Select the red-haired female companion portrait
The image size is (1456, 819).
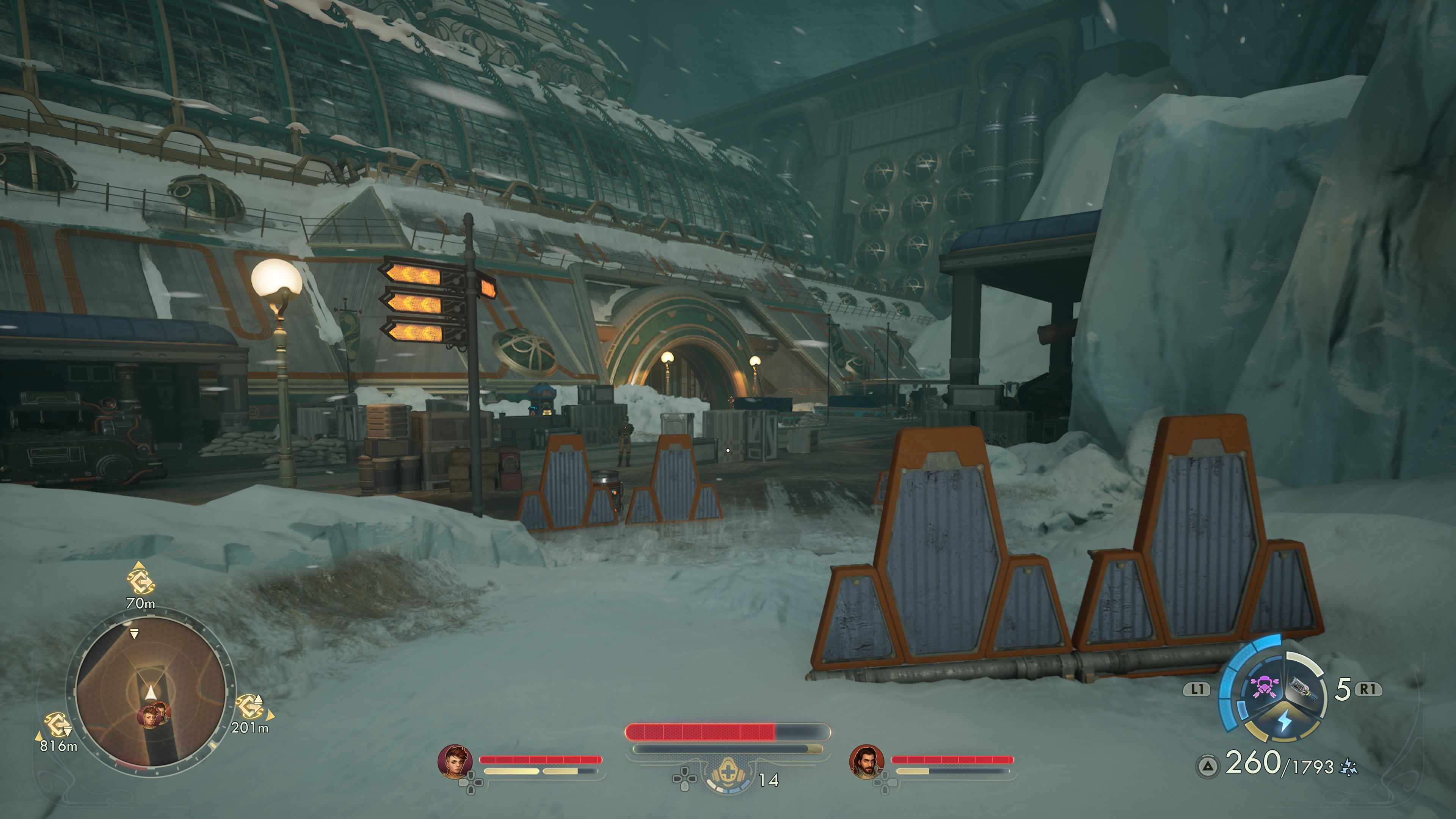[455, 761]
